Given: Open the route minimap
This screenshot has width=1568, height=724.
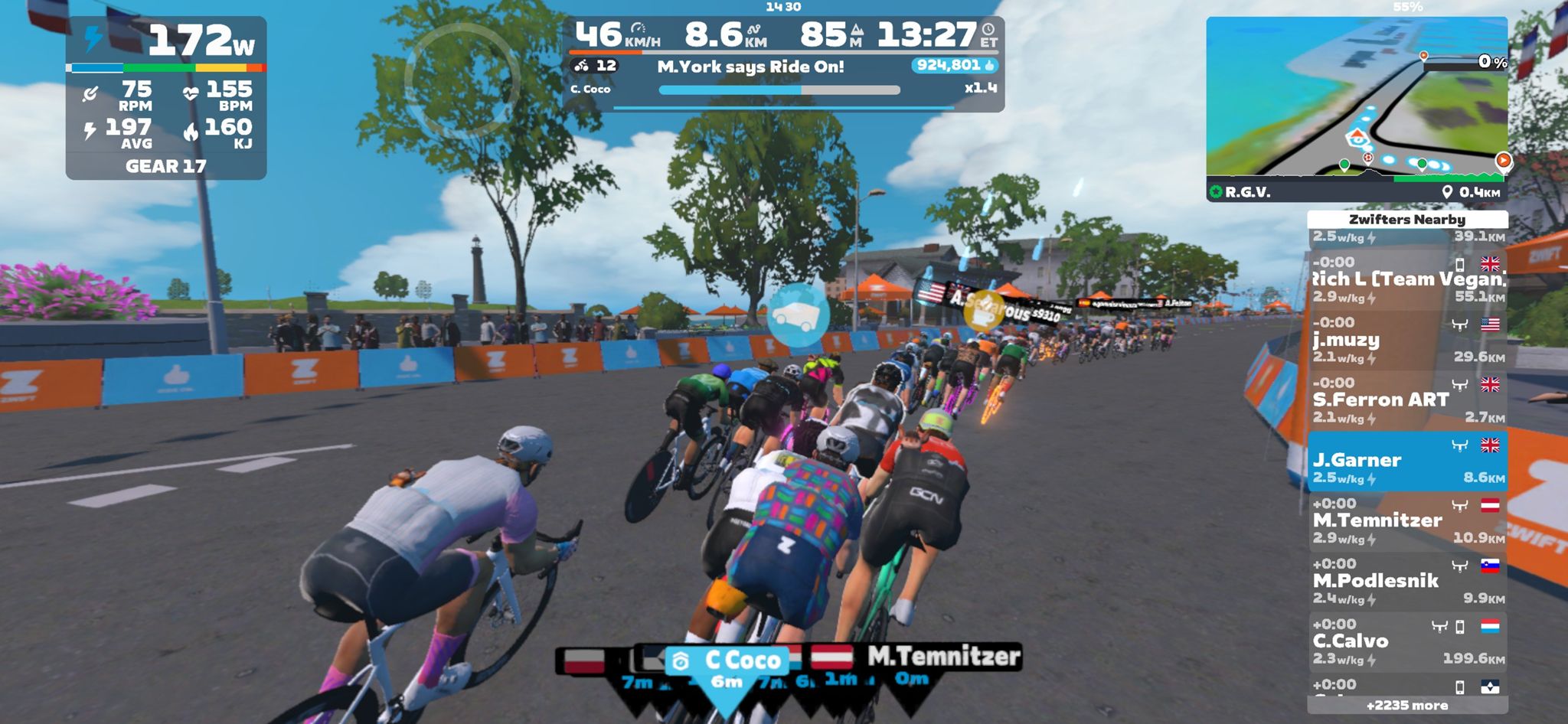Looking at the screenshot, I should tap(1356, 99).
